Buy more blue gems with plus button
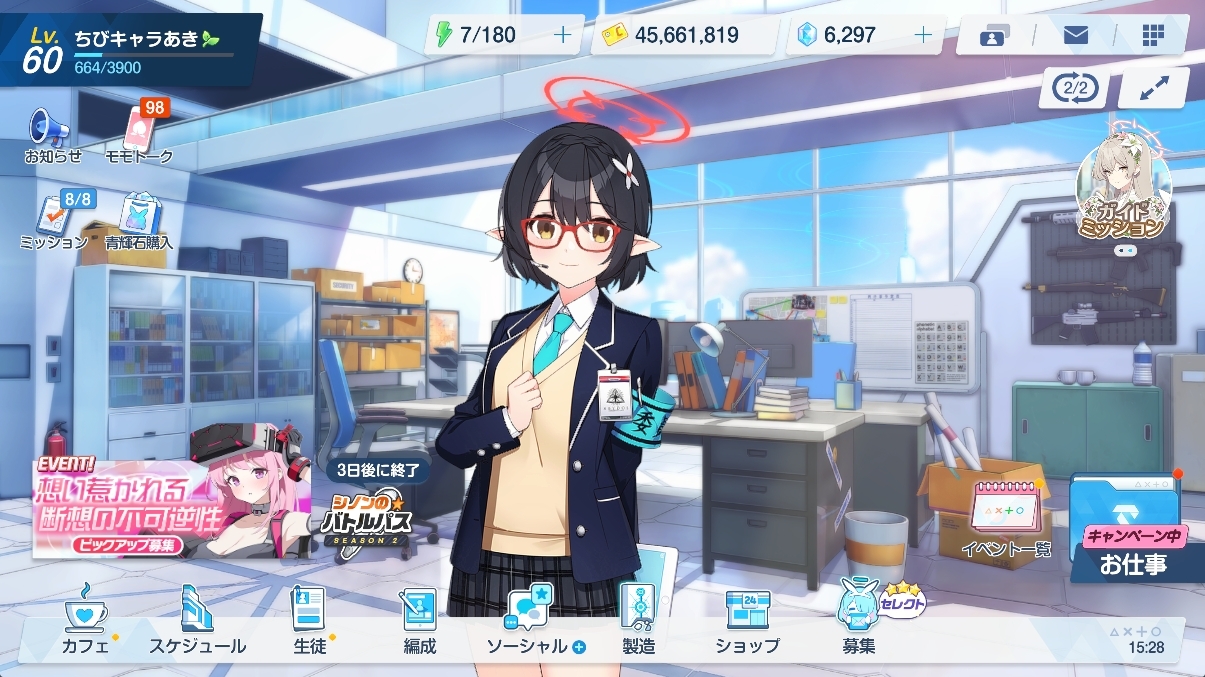 pyautogui.click(x=923, y=35)
